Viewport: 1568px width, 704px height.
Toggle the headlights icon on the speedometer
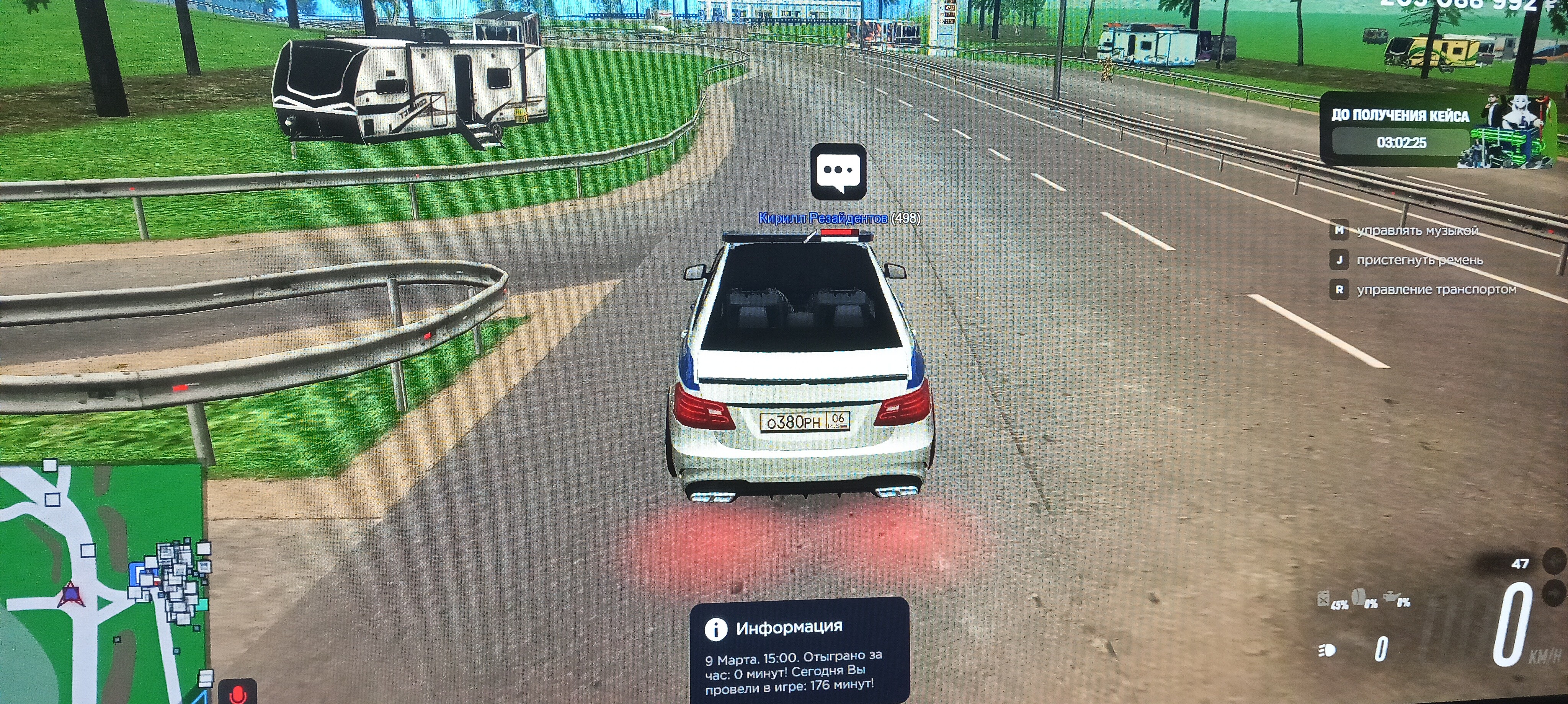(1328, 650)
